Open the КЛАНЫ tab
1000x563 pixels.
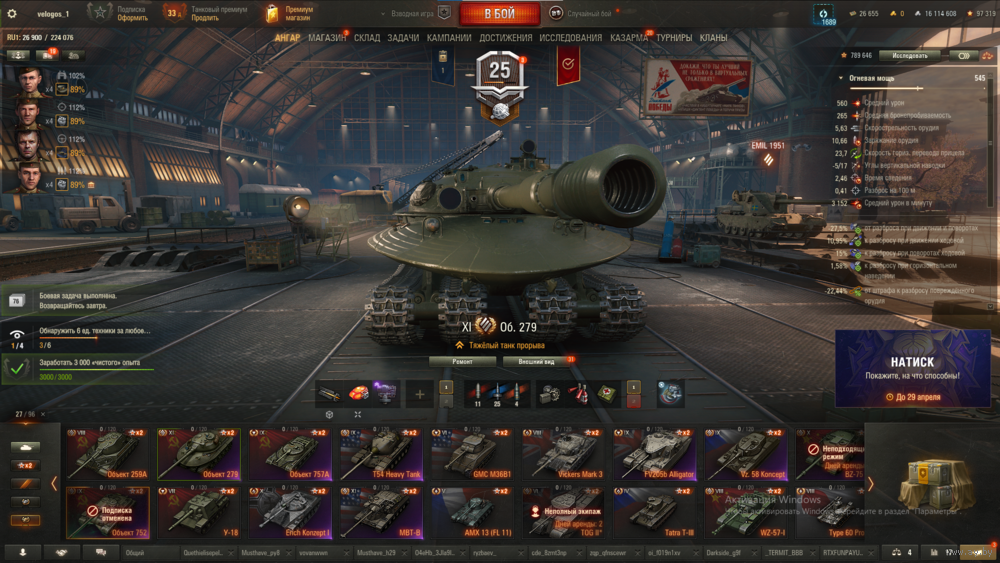click(x=713, y=38)
